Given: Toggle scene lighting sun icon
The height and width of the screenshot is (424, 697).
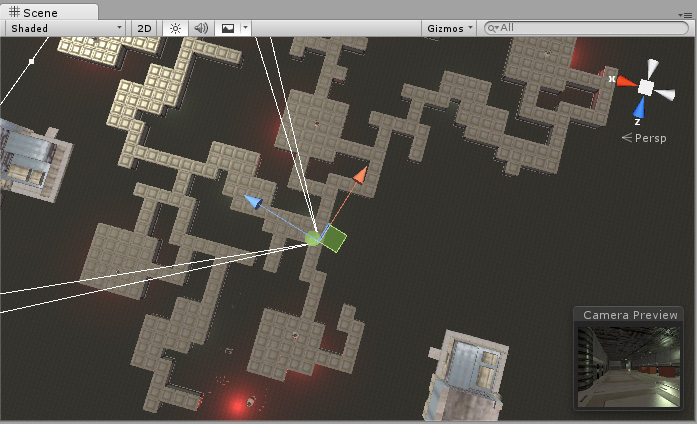Looking at the screenshot, I should (x=175, y=28).
